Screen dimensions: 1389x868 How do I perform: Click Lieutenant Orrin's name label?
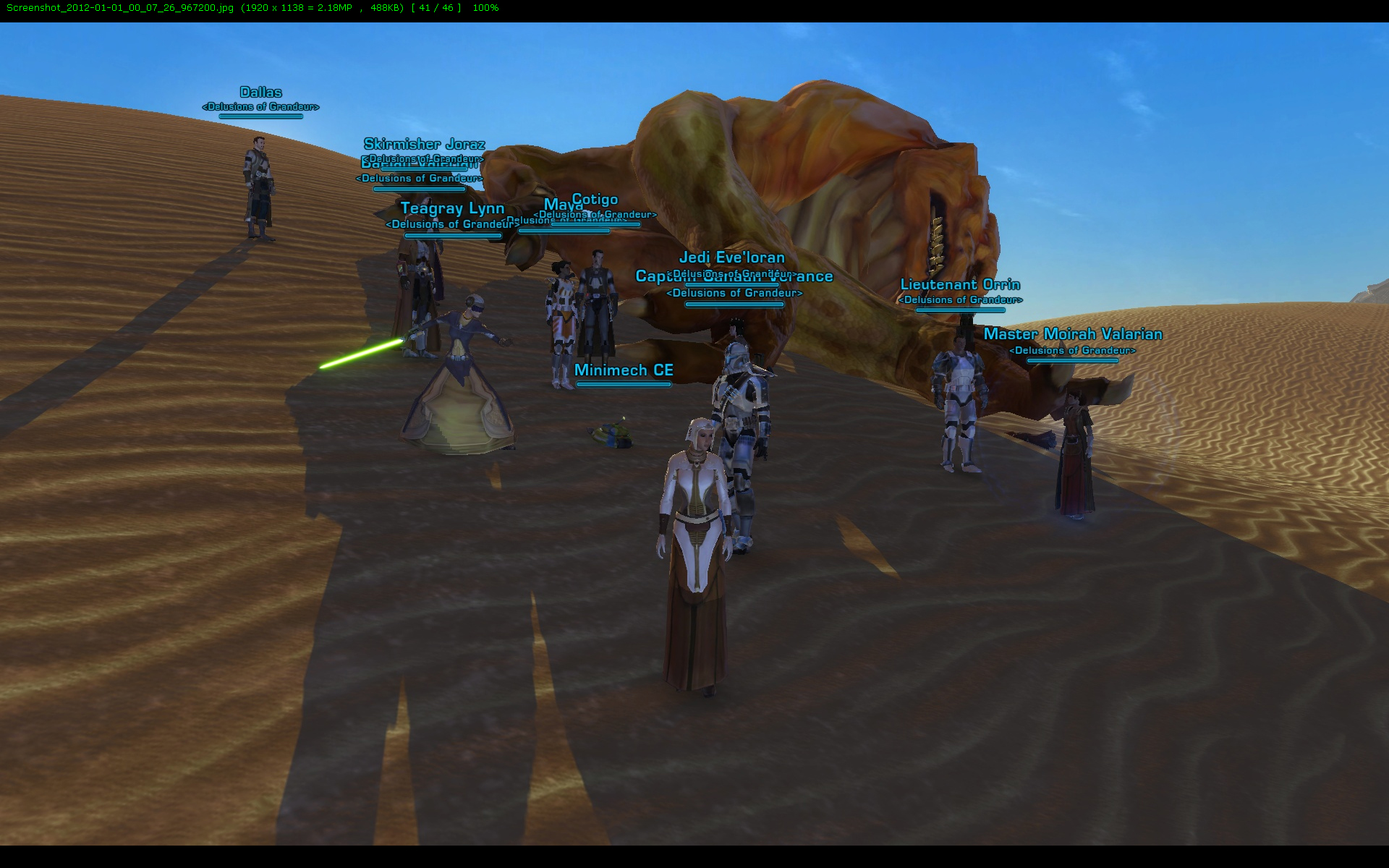(960, 285)
